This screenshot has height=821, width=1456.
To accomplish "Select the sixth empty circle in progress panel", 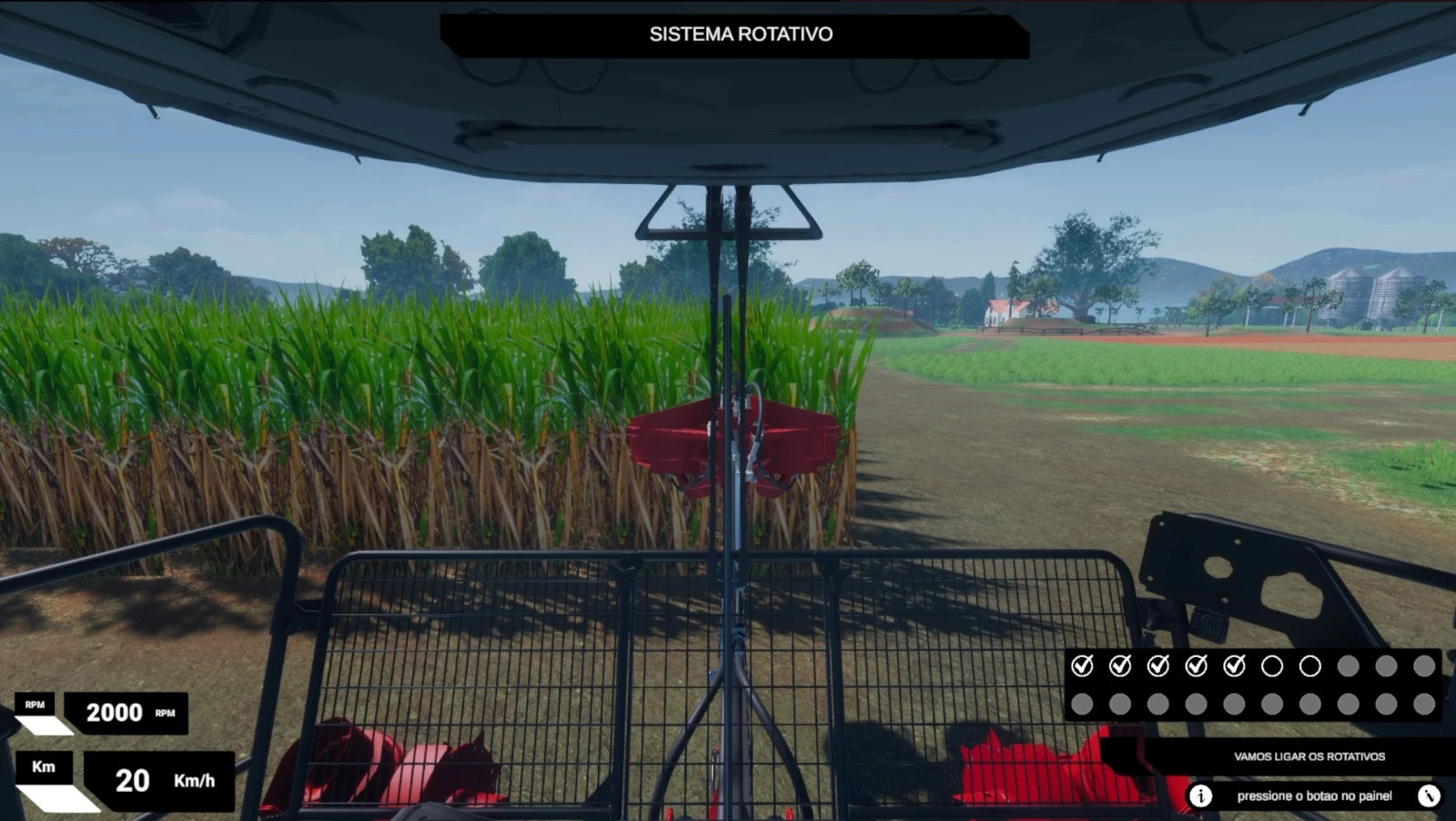I will (x=1271, y=667).
